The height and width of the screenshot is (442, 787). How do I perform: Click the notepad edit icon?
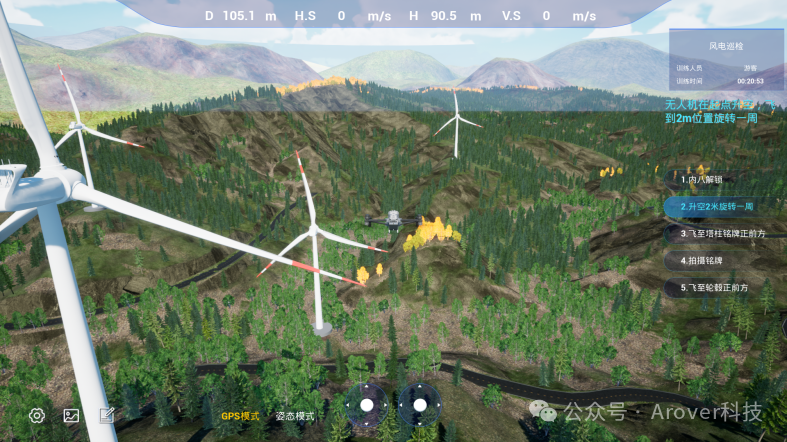pos(106,415)
